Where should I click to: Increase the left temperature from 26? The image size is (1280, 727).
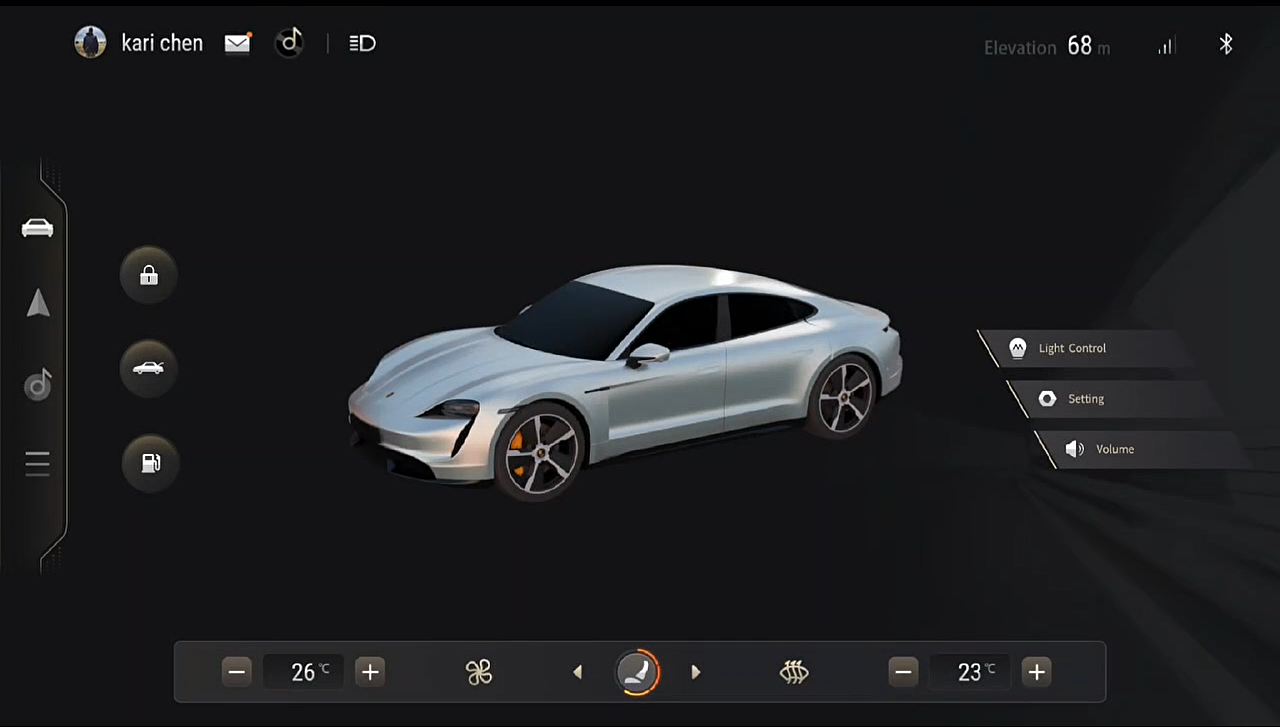pyautogui.click(x=370, y=672)
